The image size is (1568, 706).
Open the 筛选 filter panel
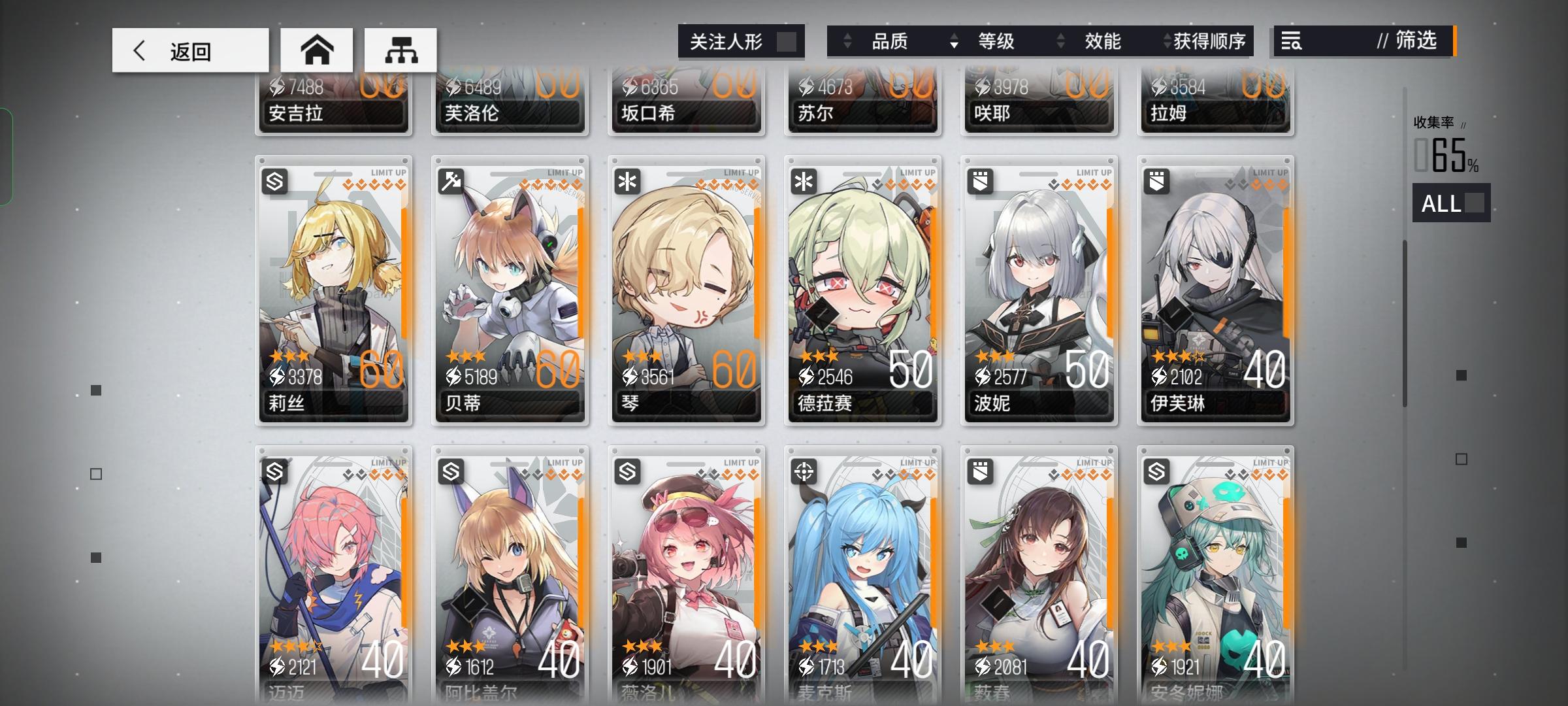1411,42
